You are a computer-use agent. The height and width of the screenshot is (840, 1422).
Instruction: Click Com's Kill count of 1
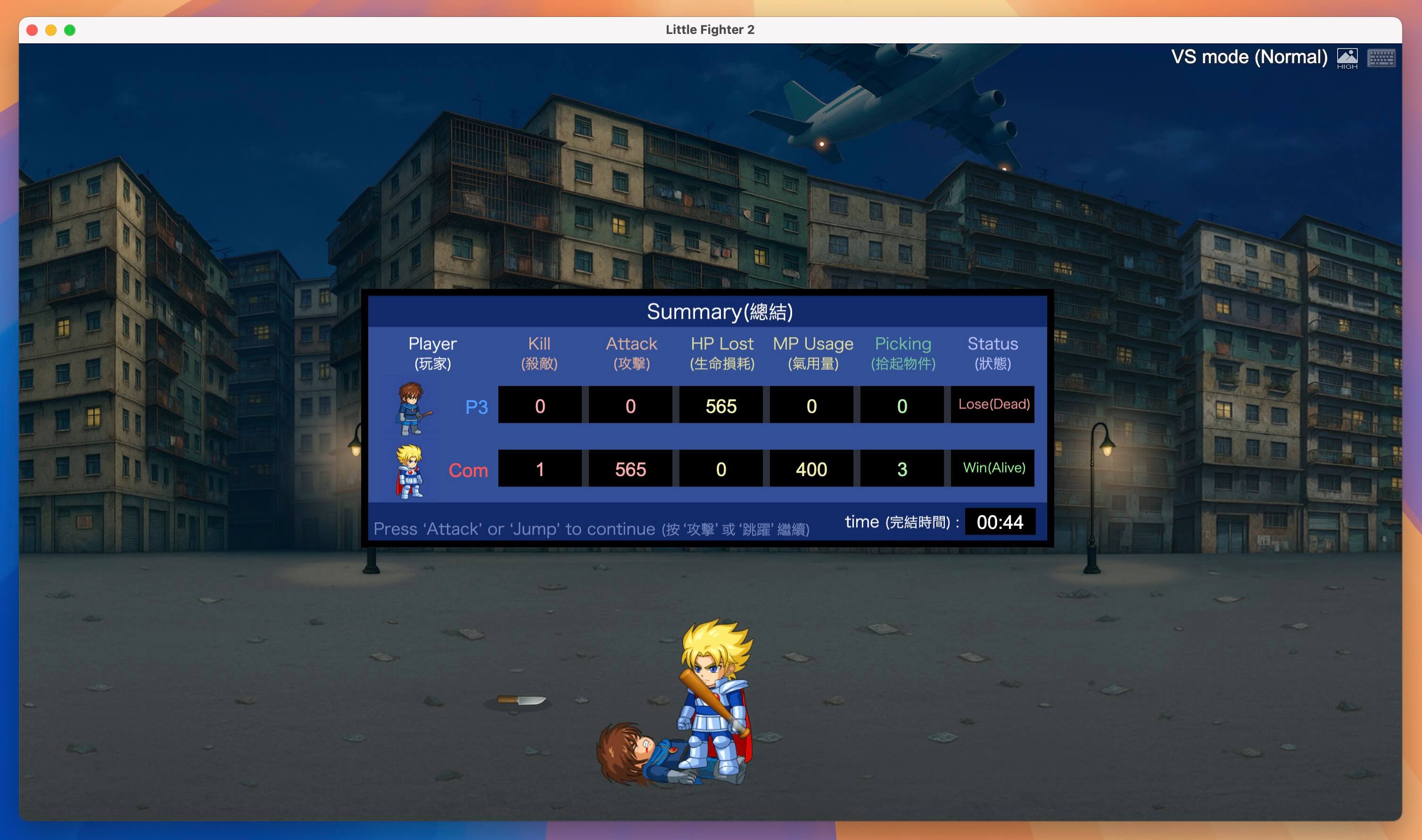tap(539, 469)
